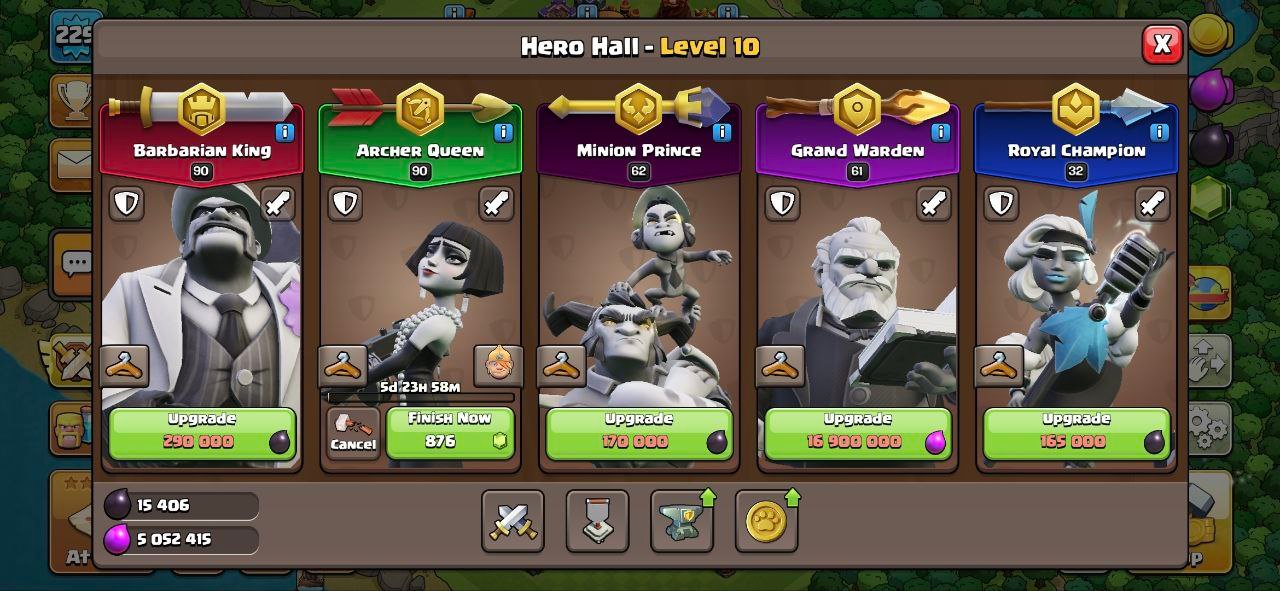Open the pet paw coin button
This screenshot has width=1280, height=591.
(766, 521)
